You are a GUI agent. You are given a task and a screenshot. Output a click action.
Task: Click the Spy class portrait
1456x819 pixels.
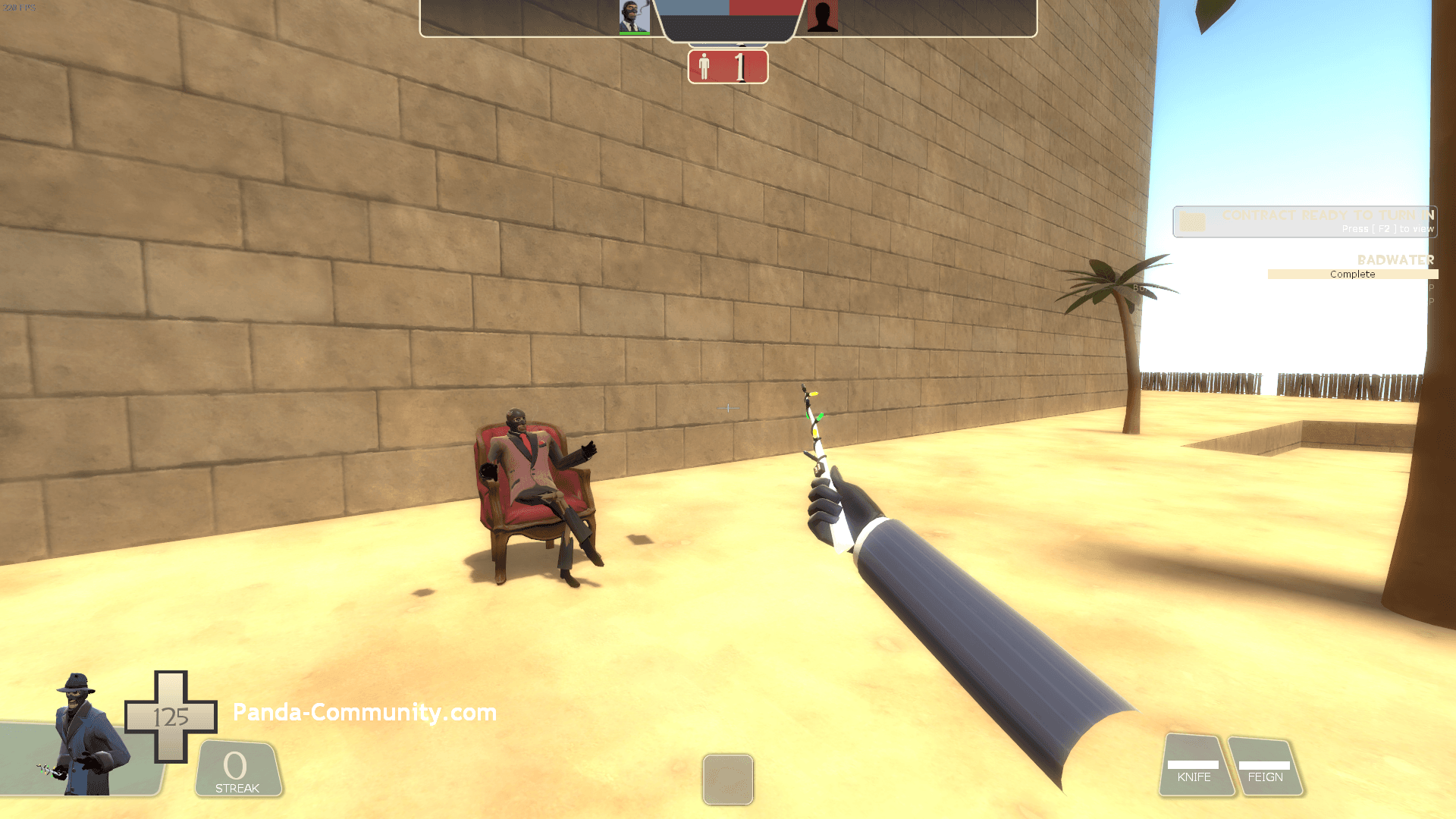click(83, 736)
